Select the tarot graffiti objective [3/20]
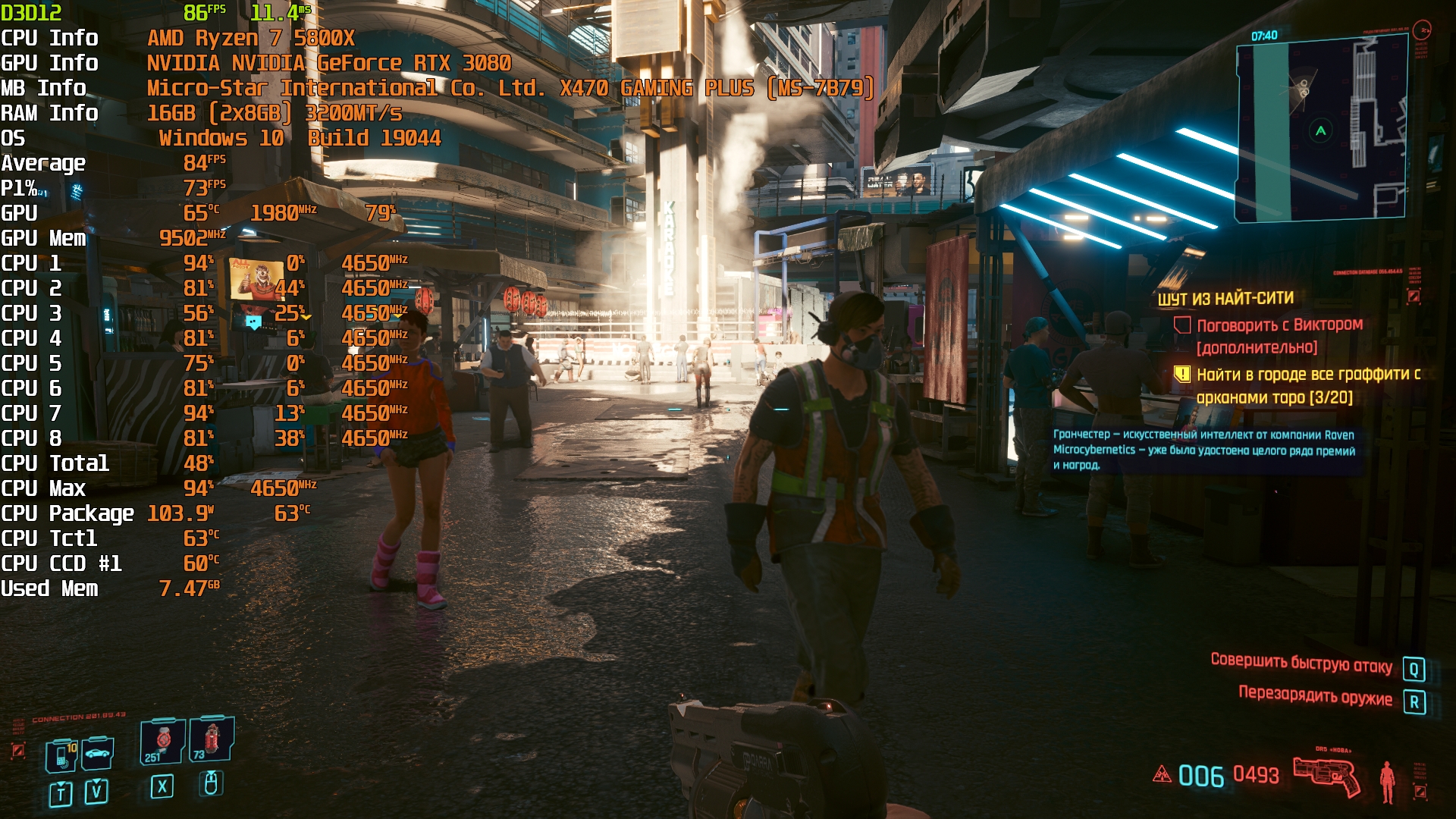The width and height of the screenshot is (1456, 819). 1307,385
